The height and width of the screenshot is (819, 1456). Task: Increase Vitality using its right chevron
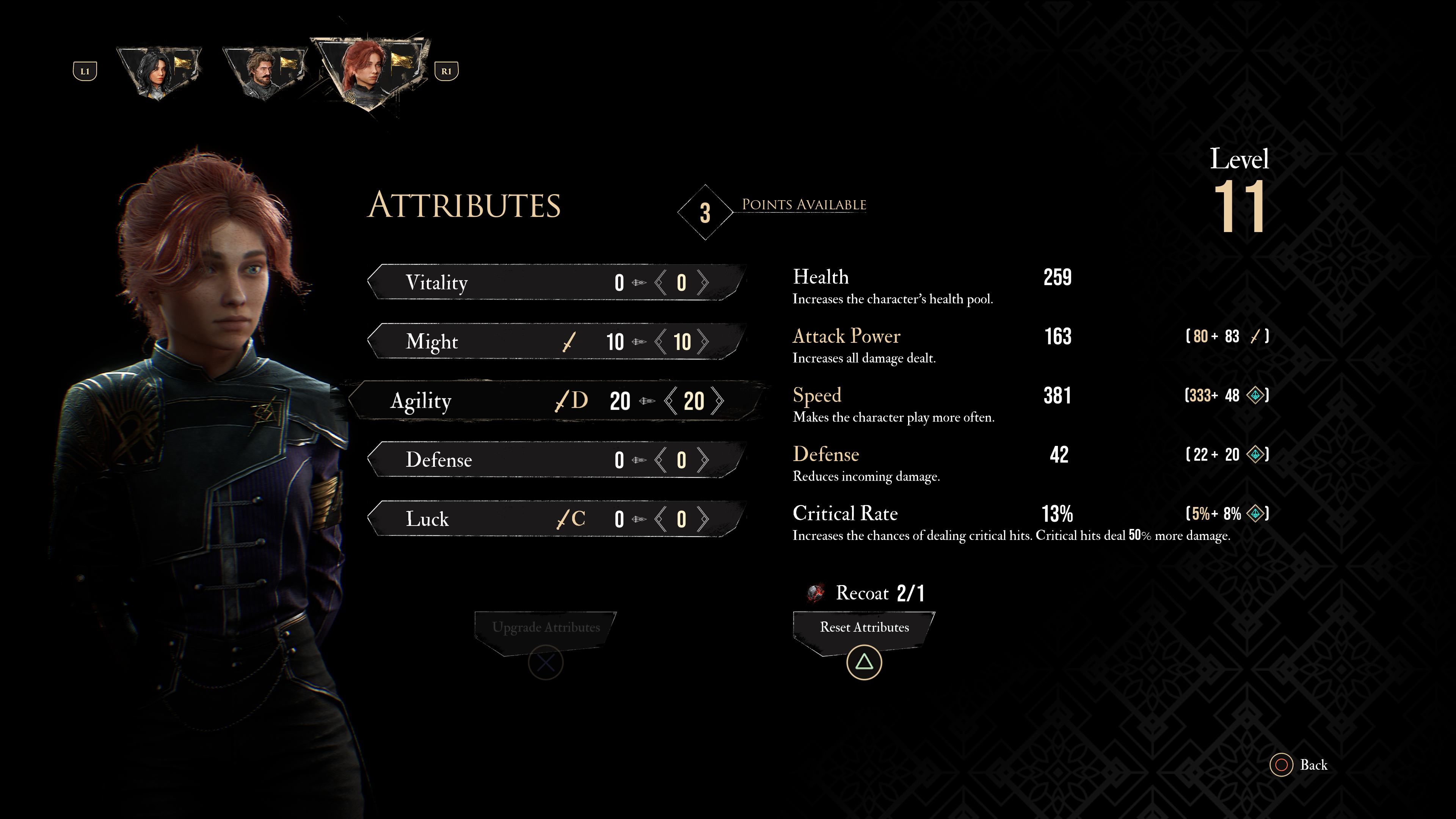(704, 282)
